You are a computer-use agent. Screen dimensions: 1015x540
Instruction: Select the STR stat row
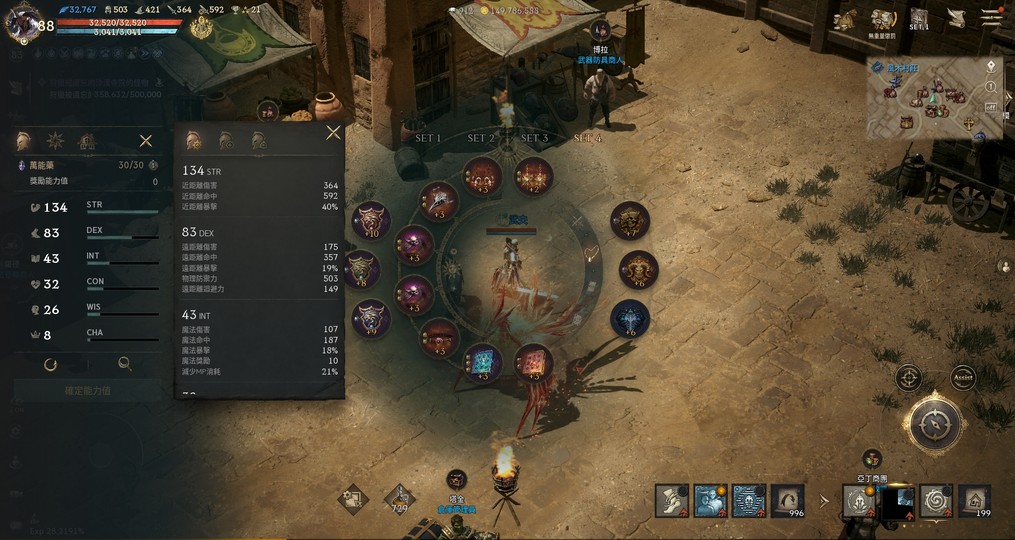click(87, 207)
